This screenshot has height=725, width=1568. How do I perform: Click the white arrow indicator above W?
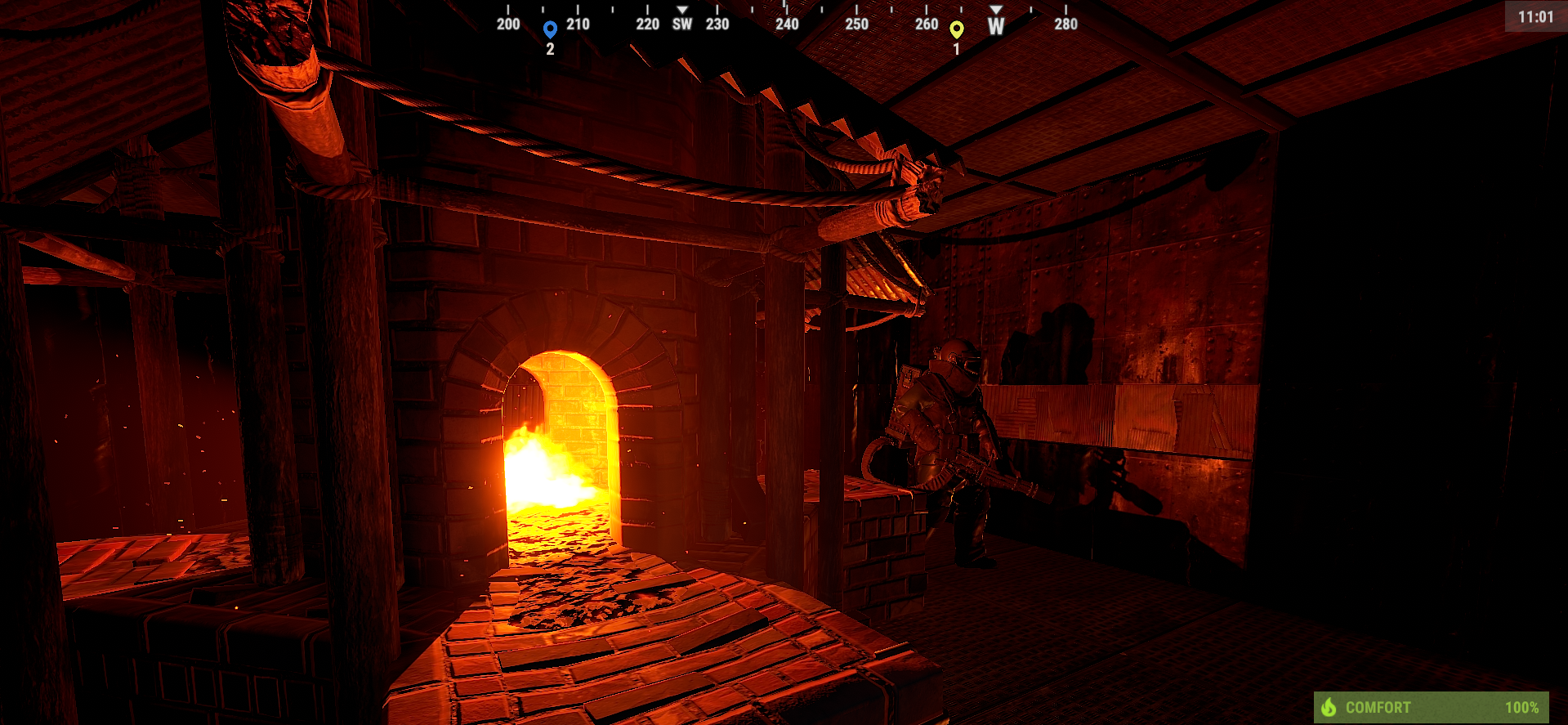pyautogui.click(x=996, y=9)
